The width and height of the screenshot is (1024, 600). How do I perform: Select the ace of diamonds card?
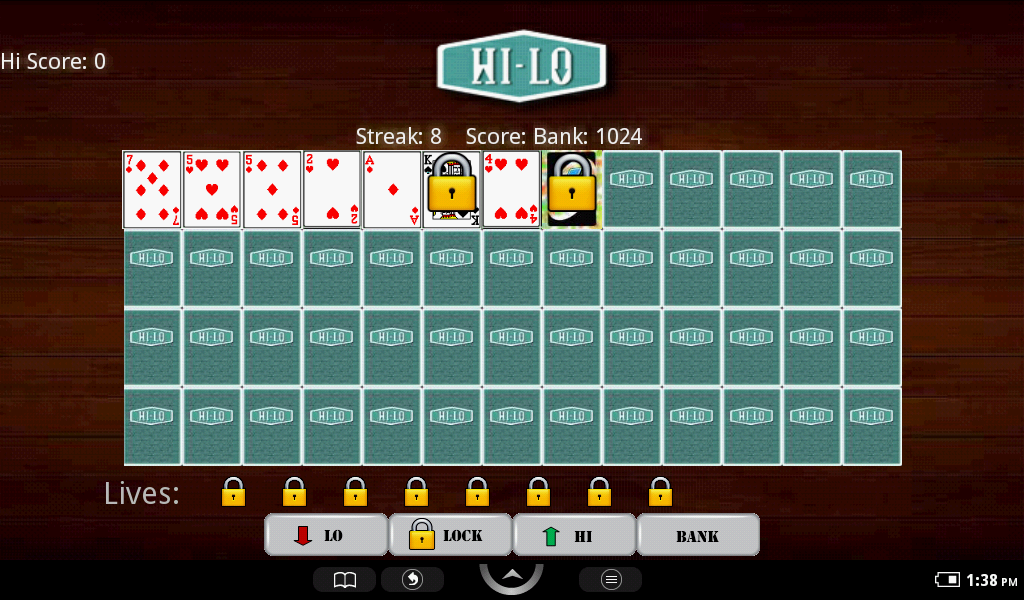[x=392, y=190]
